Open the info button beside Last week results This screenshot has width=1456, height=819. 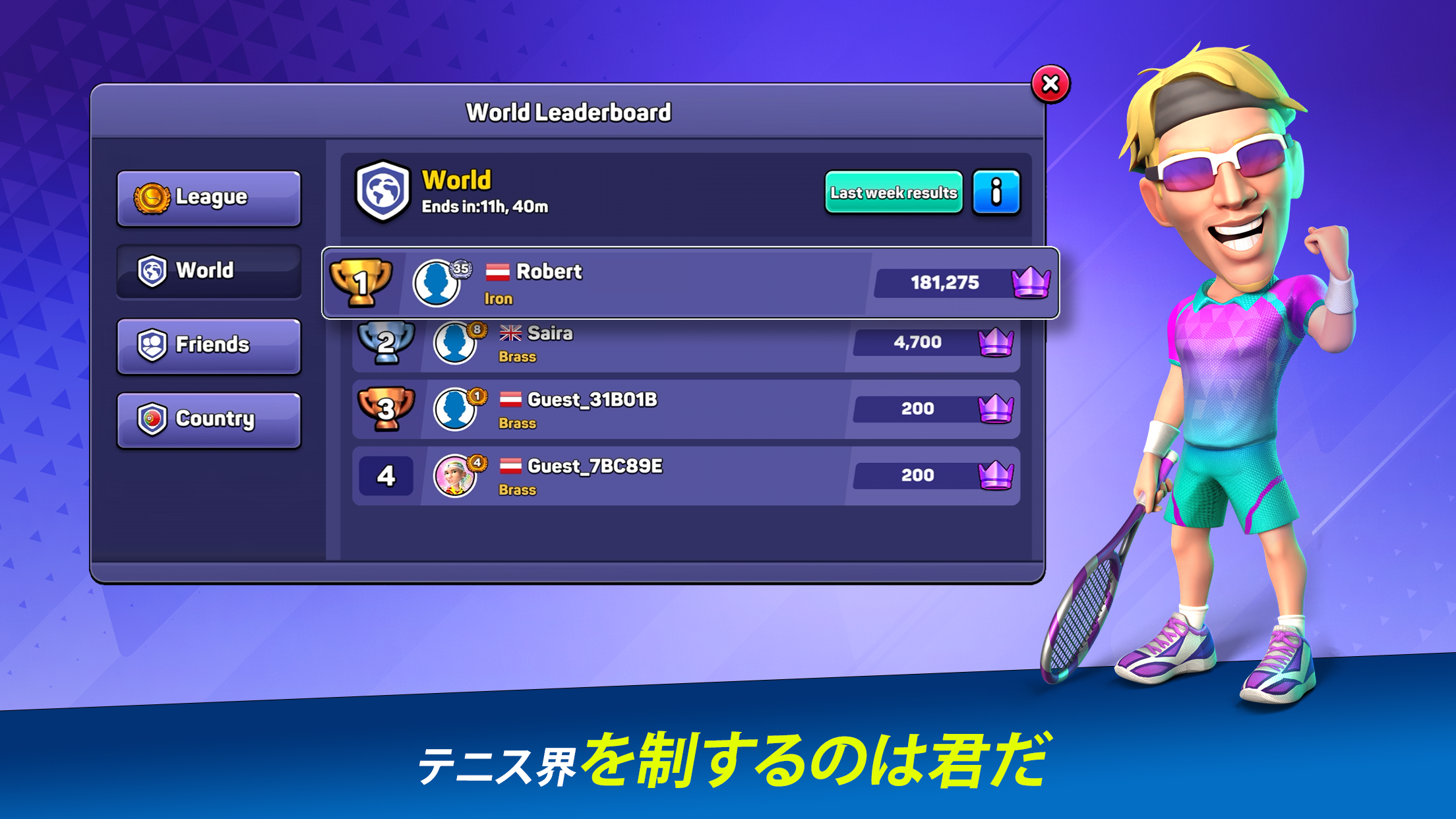tap(996, 193)
